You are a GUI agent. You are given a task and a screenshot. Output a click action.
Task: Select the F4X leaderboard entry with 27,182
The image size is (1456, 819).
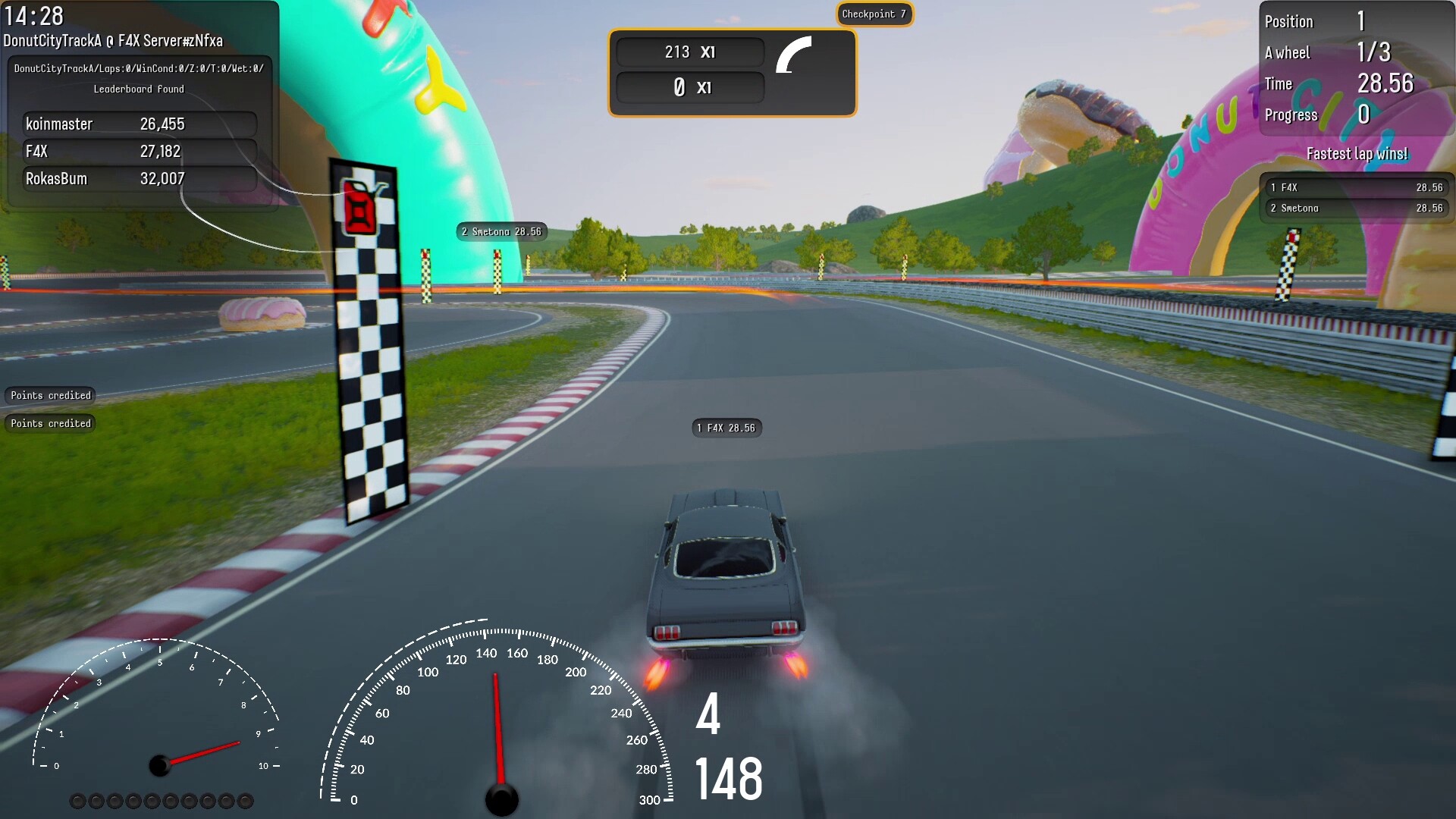pyautogui.click(x=140, y=152)
